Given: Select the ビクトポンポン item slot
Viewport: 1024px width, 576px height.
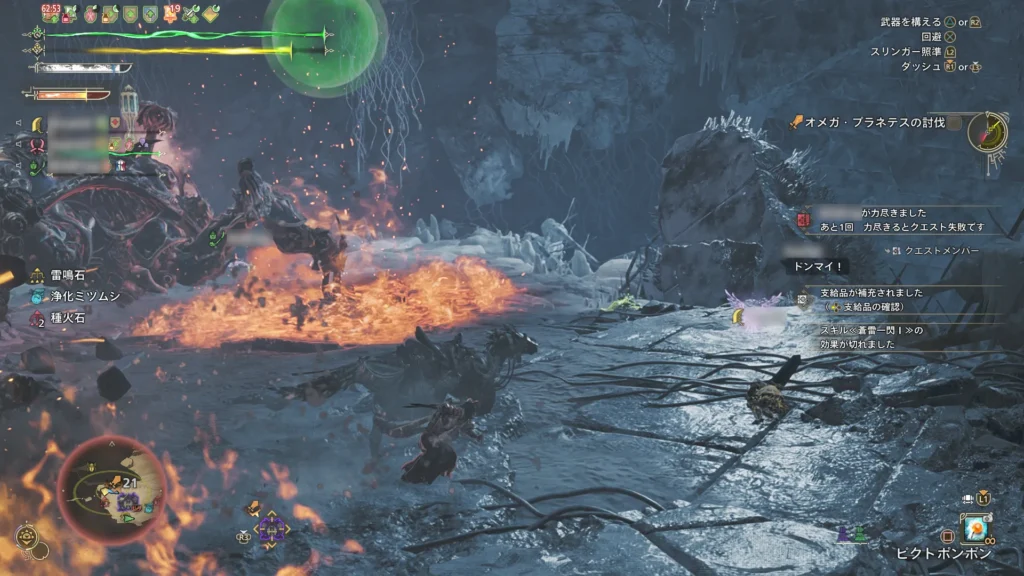Looking at the screenshot, I should coord(974,529).
